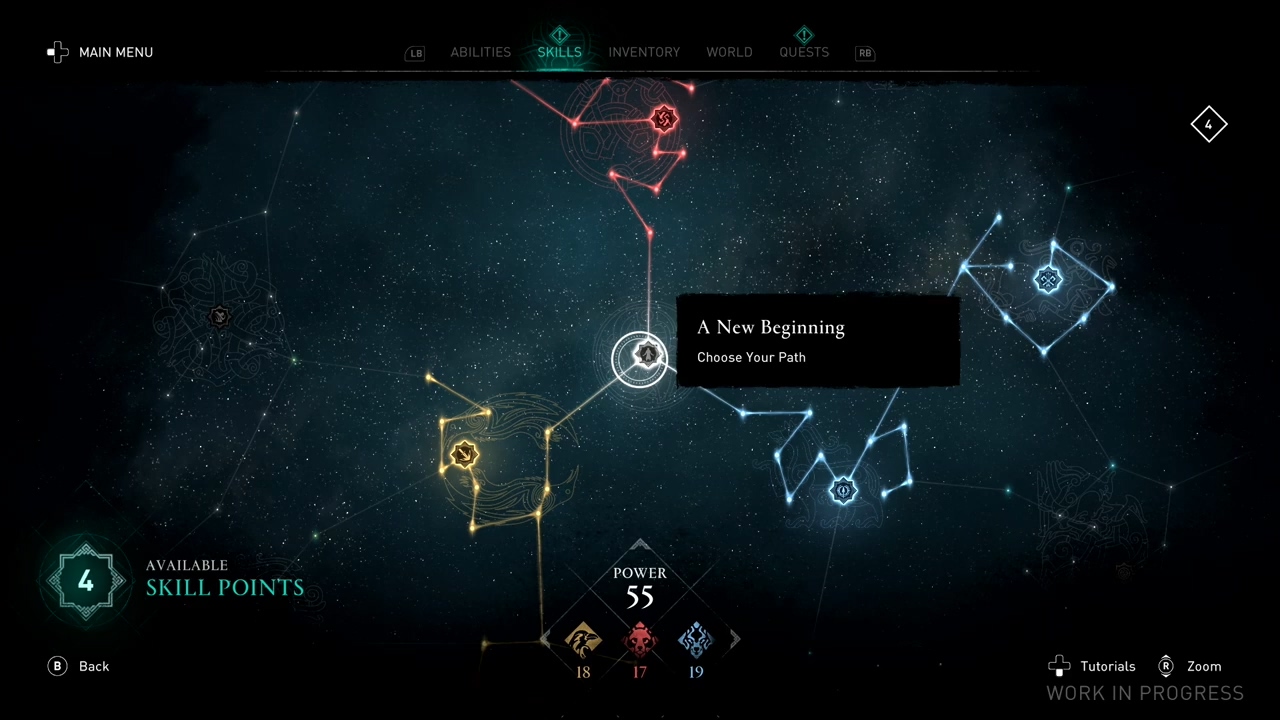Select the yellow skill node in constellation
The image size is (1280, 720).
tap(463, 455)
